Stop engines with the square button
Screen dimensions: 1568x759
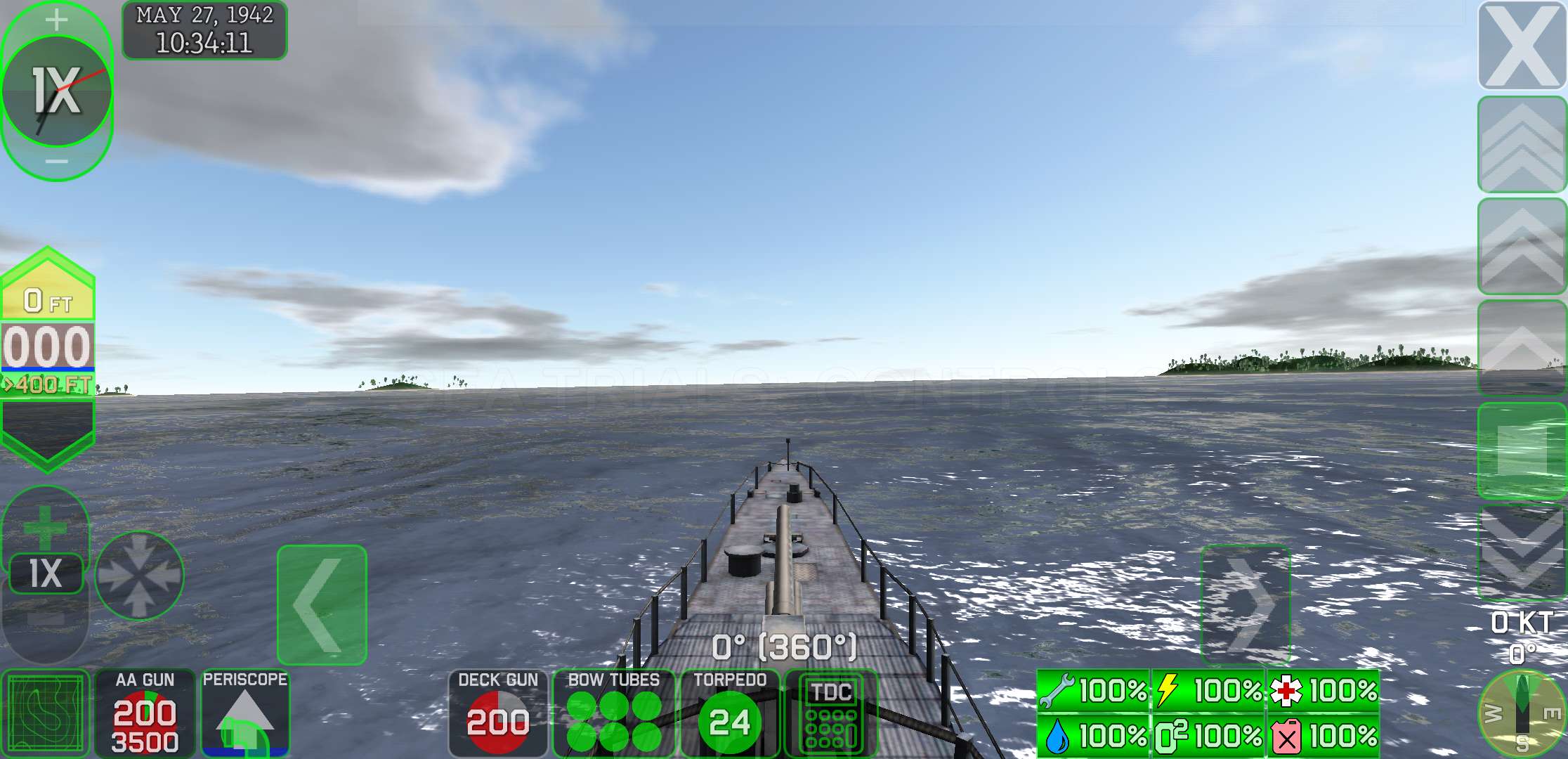point(1522,450)
